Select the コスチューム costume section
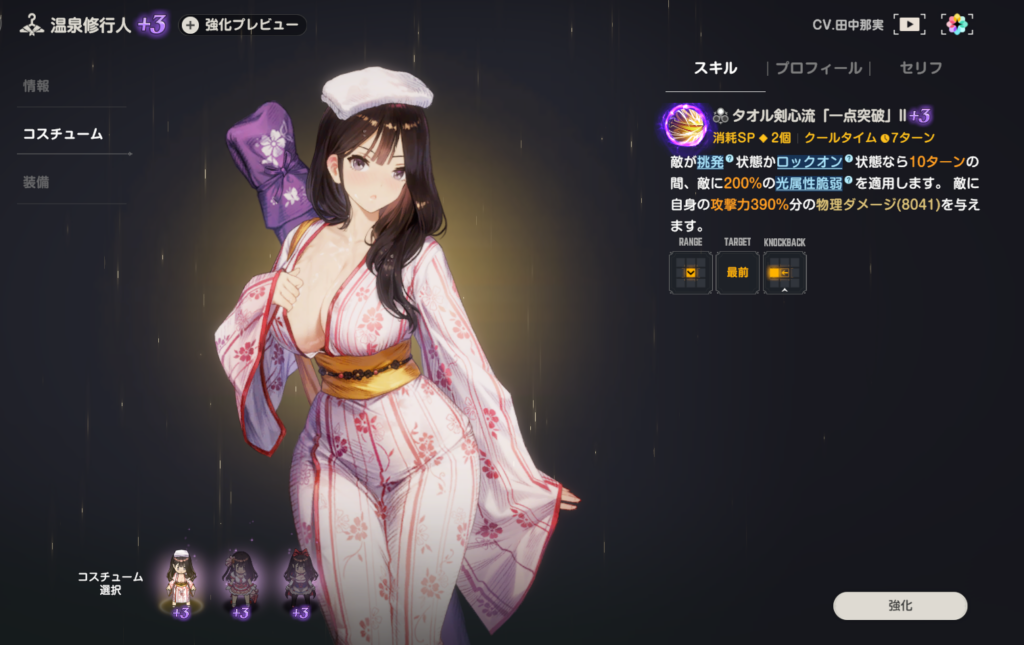The image size is (1024, 645). pyautogui.click(x=63, y=134)
